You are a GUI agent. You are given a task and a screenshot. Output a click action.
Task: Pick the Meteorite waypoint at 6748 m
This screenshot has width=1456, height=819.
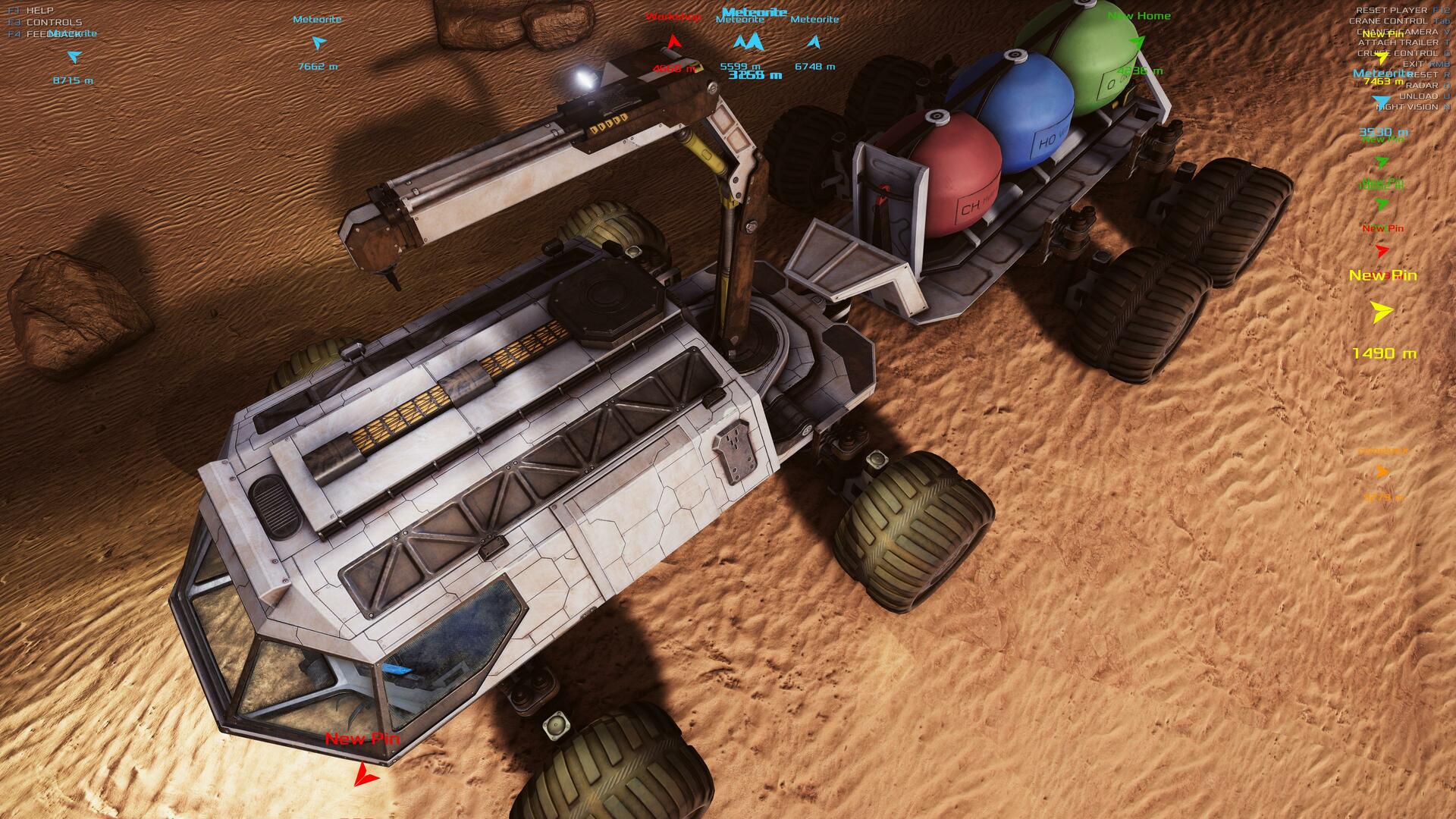click(x=814, y=42)
